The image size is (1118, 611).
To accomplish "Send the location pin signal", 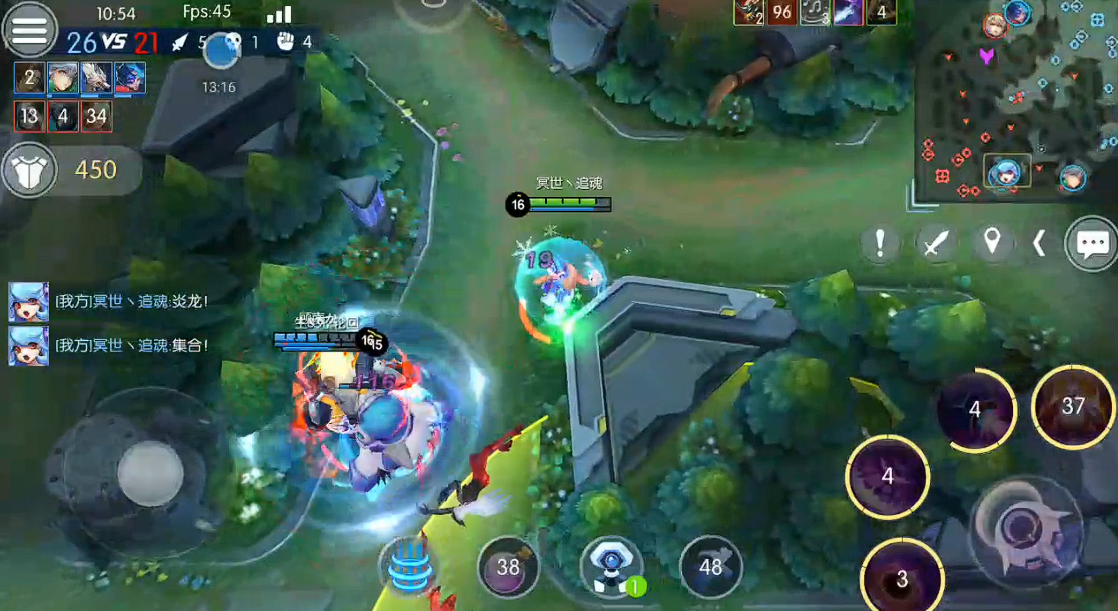I will pos(992,243).
